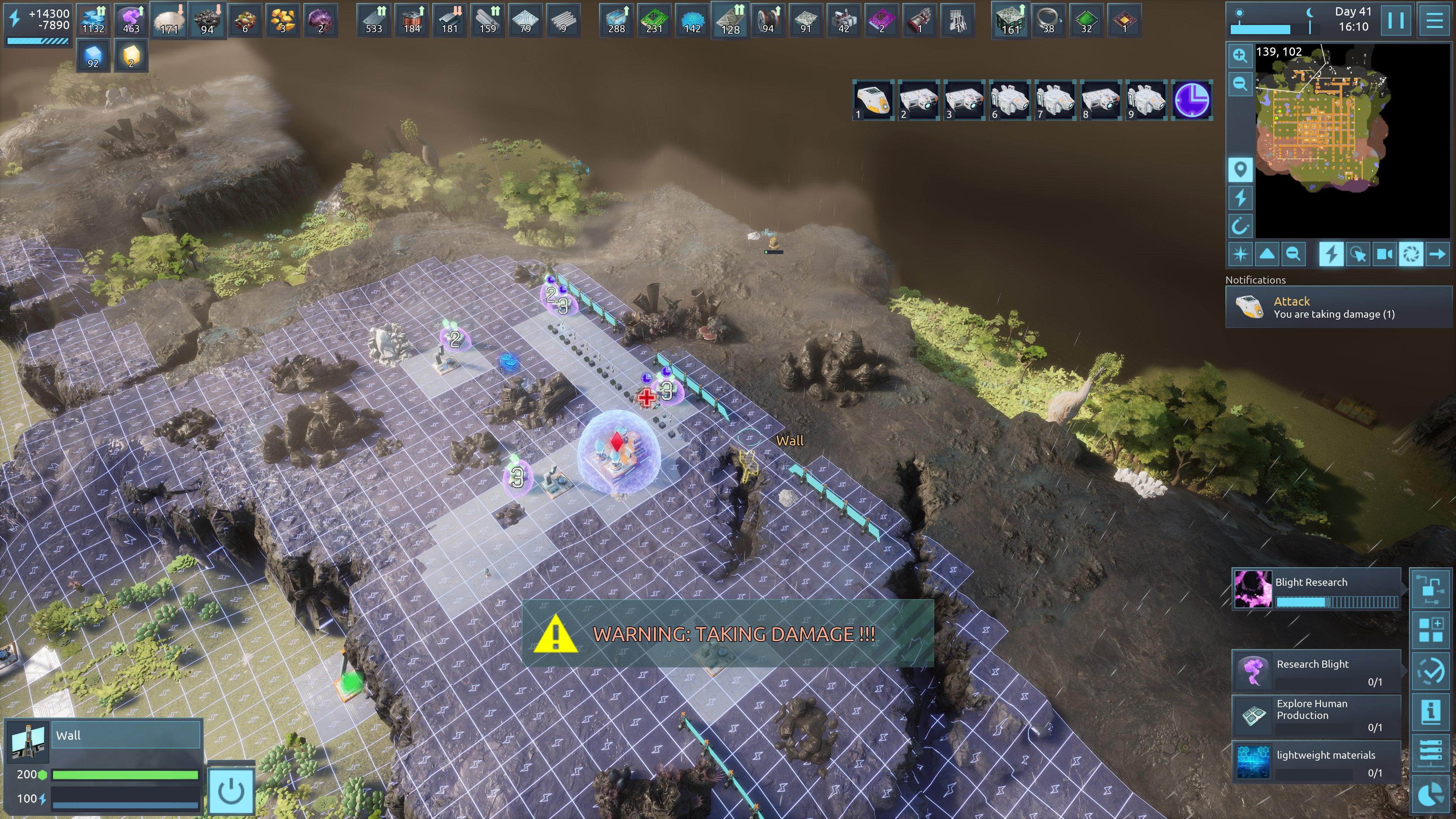This screenshot has height=819, width=1456.
Task: Open the info book encyclopedia
Action: coord(1431,711)
